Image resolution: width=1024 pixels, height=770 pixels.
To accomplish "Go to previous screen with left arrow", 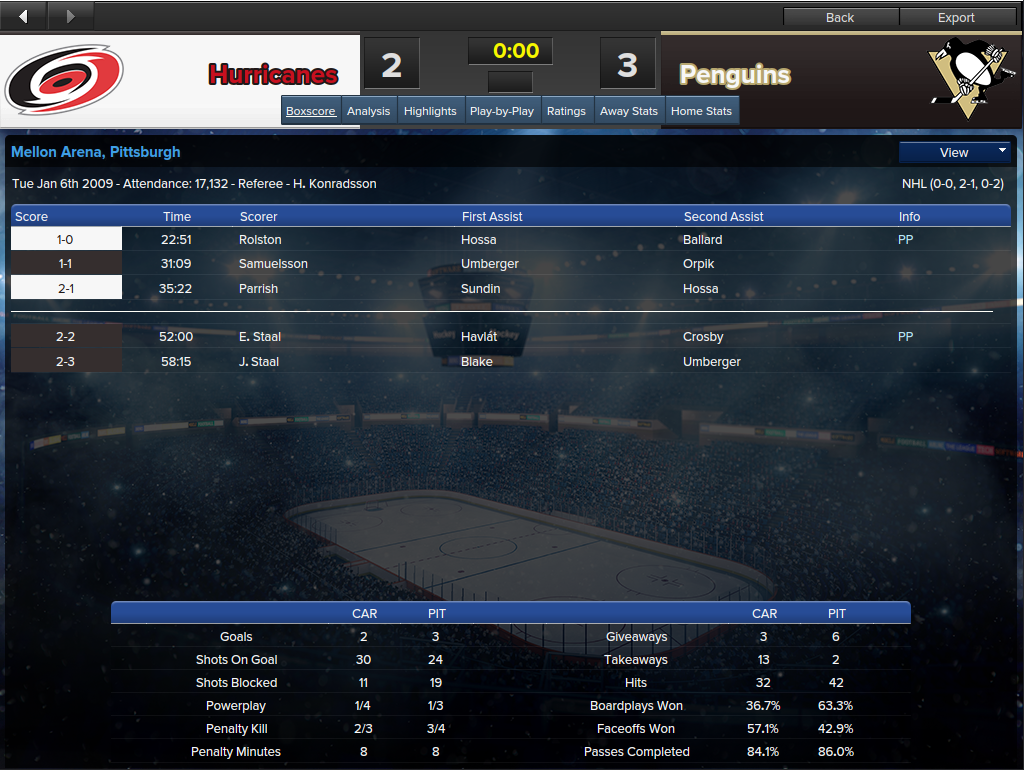I will (x=23, y=16).
